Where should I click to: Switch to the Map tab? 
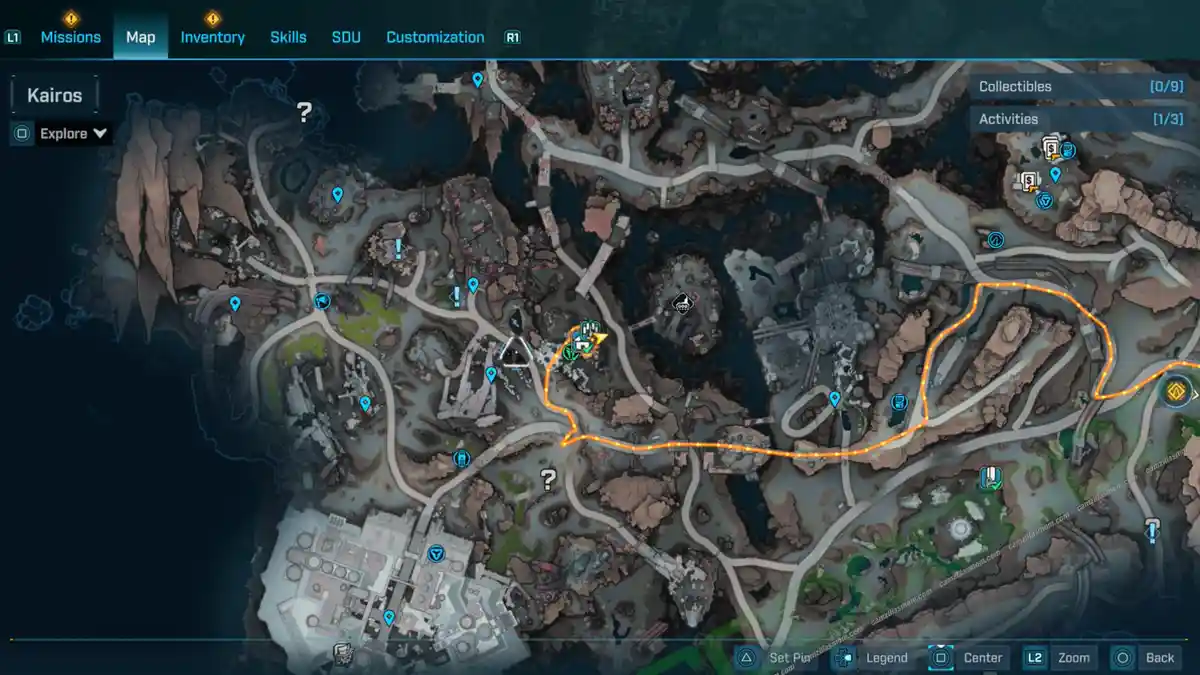tap(140, 37)
